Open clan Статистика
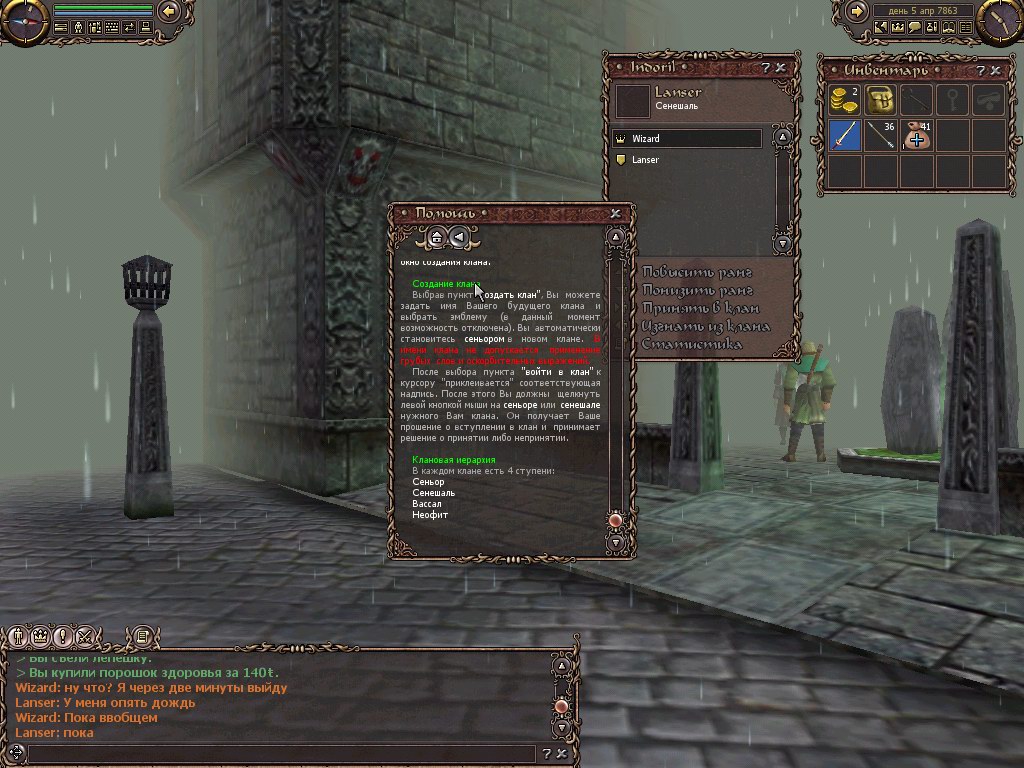 tap(692, 345)
